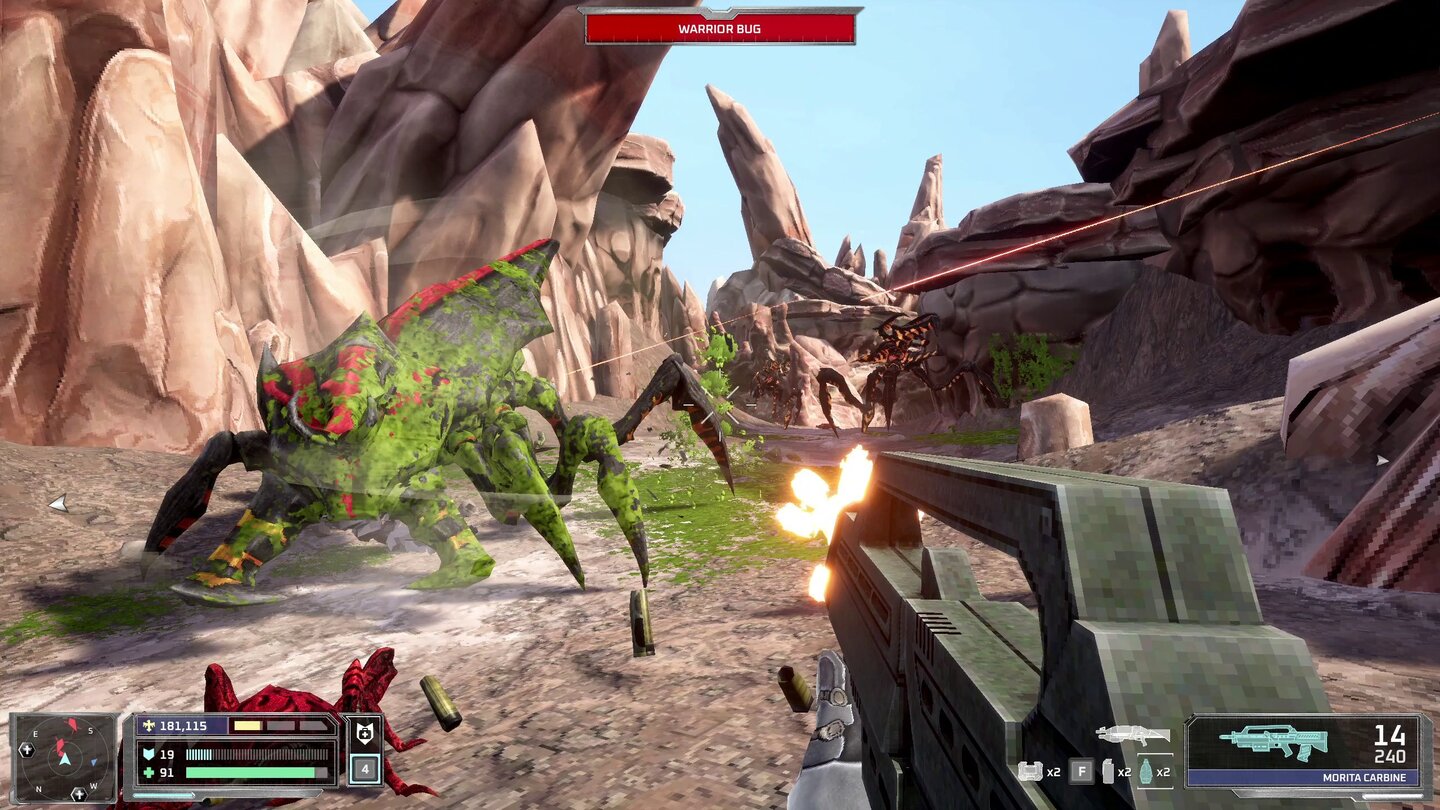
Task: Click the ammo pouch icon marked x2
Action: click(x=1029, y=771)
